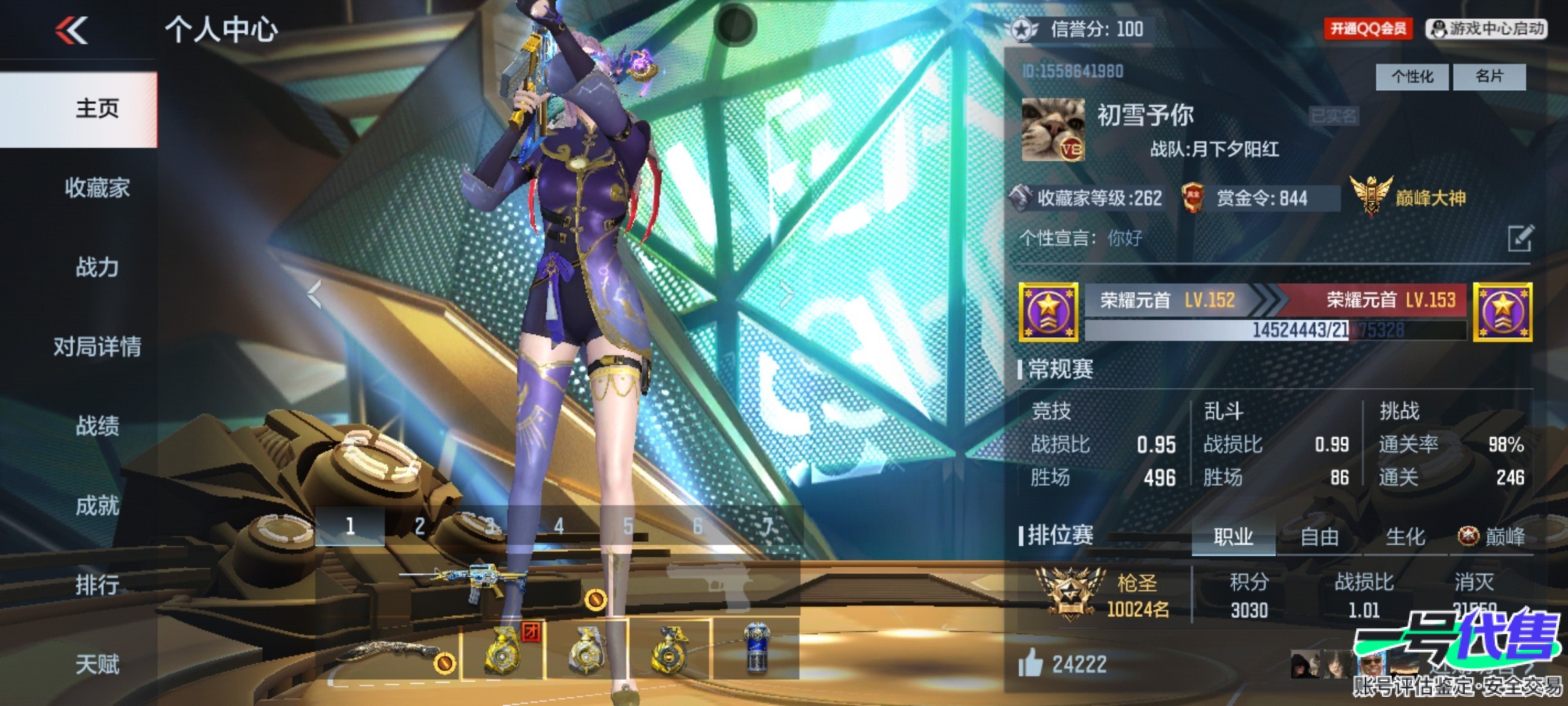Switch ranked stats to 生化 tab
1568x706 pixels.
click(x=1405, y=537)
